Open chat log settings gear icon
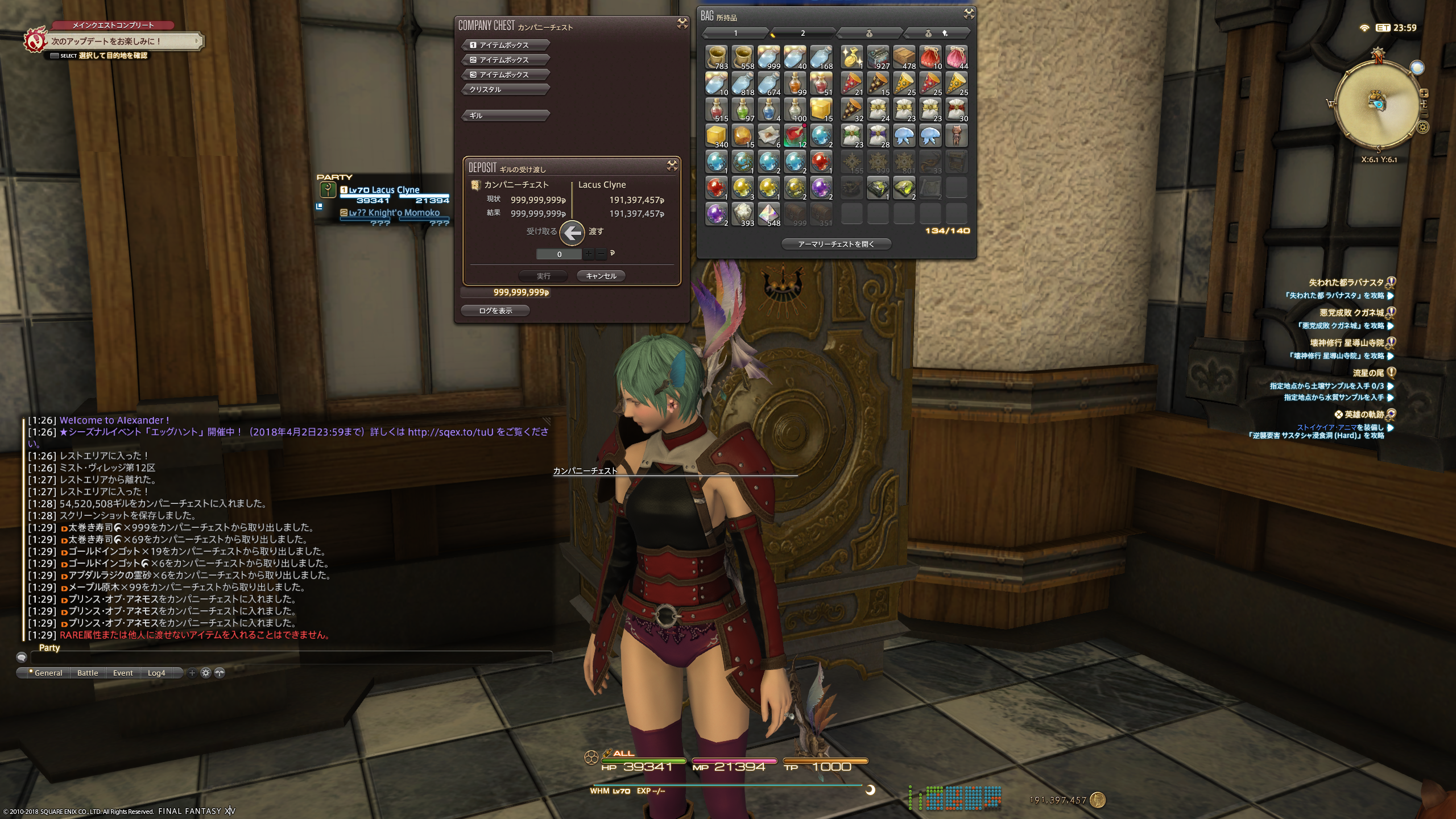1456x819 pixels. tap(206, 673)
